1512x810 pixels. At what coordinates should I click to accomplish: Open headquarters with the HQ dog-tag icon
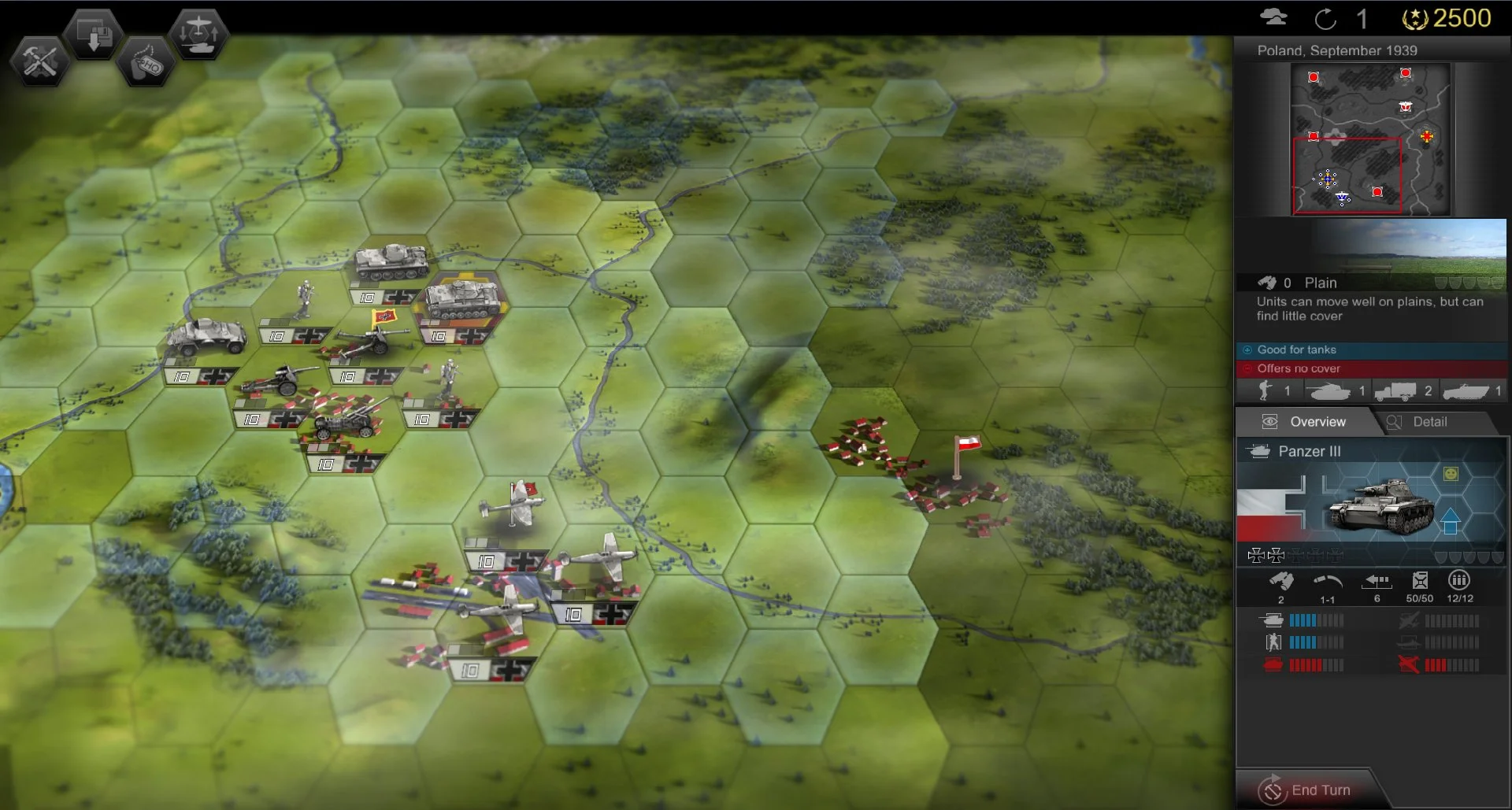coord(146,61)
